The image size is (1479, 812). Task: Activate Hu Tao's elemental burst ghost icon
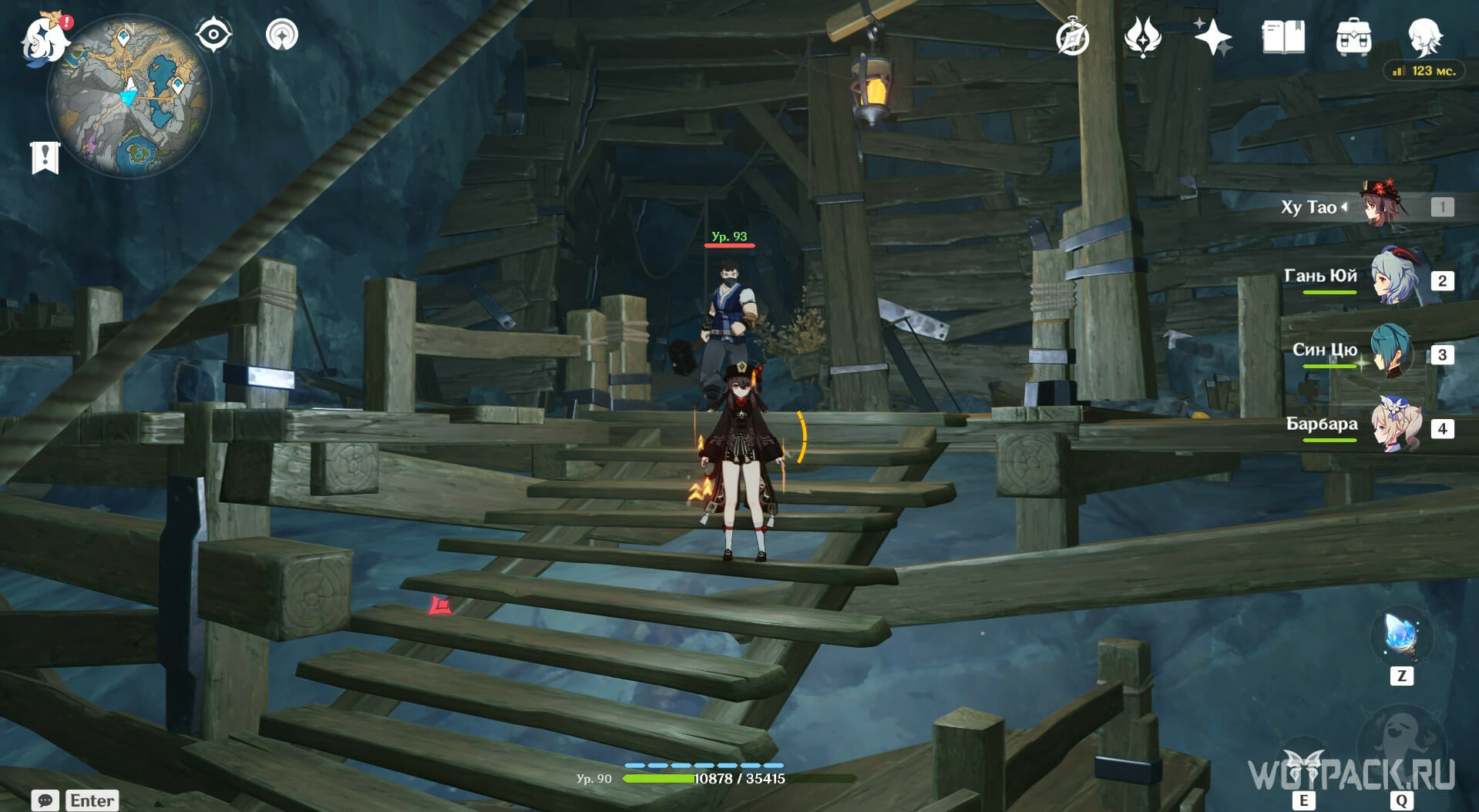click(x=1400, y=747)
